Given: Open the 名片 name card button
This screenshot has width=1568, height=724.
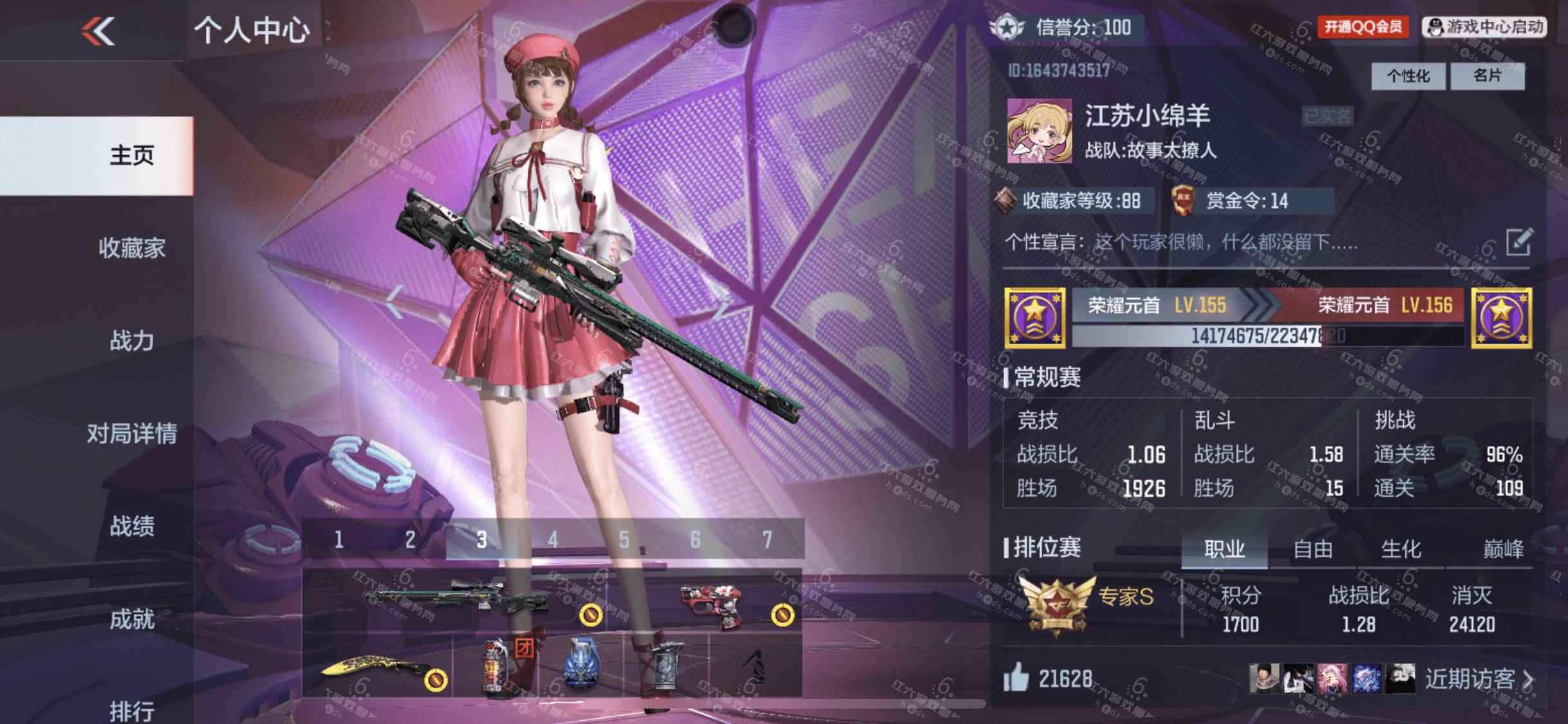Looking at the screenshot, I should click(x=1487, y=76).
